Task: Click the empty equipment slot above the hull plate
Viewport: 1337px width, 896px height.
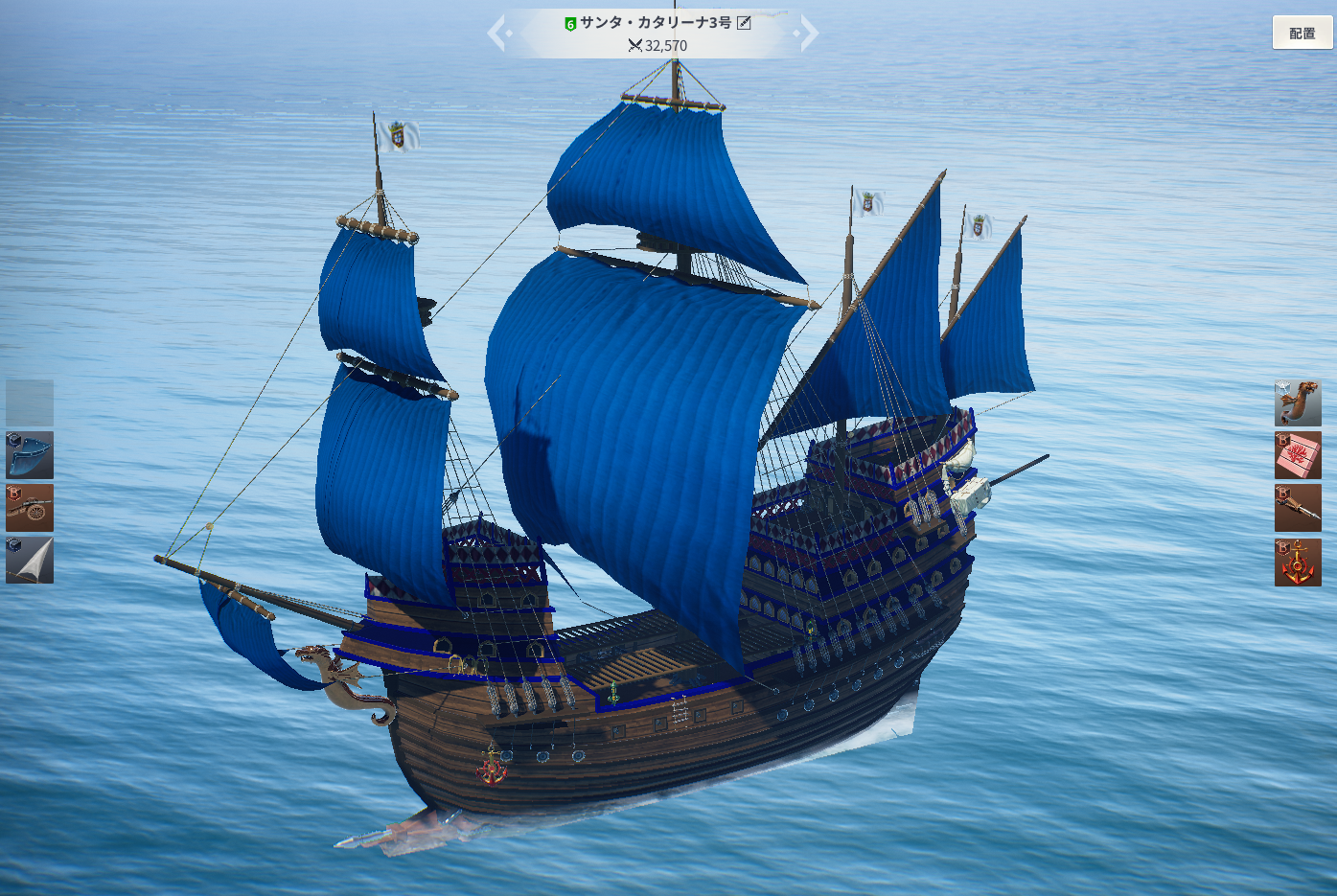Action: click(x=30, y=402)
